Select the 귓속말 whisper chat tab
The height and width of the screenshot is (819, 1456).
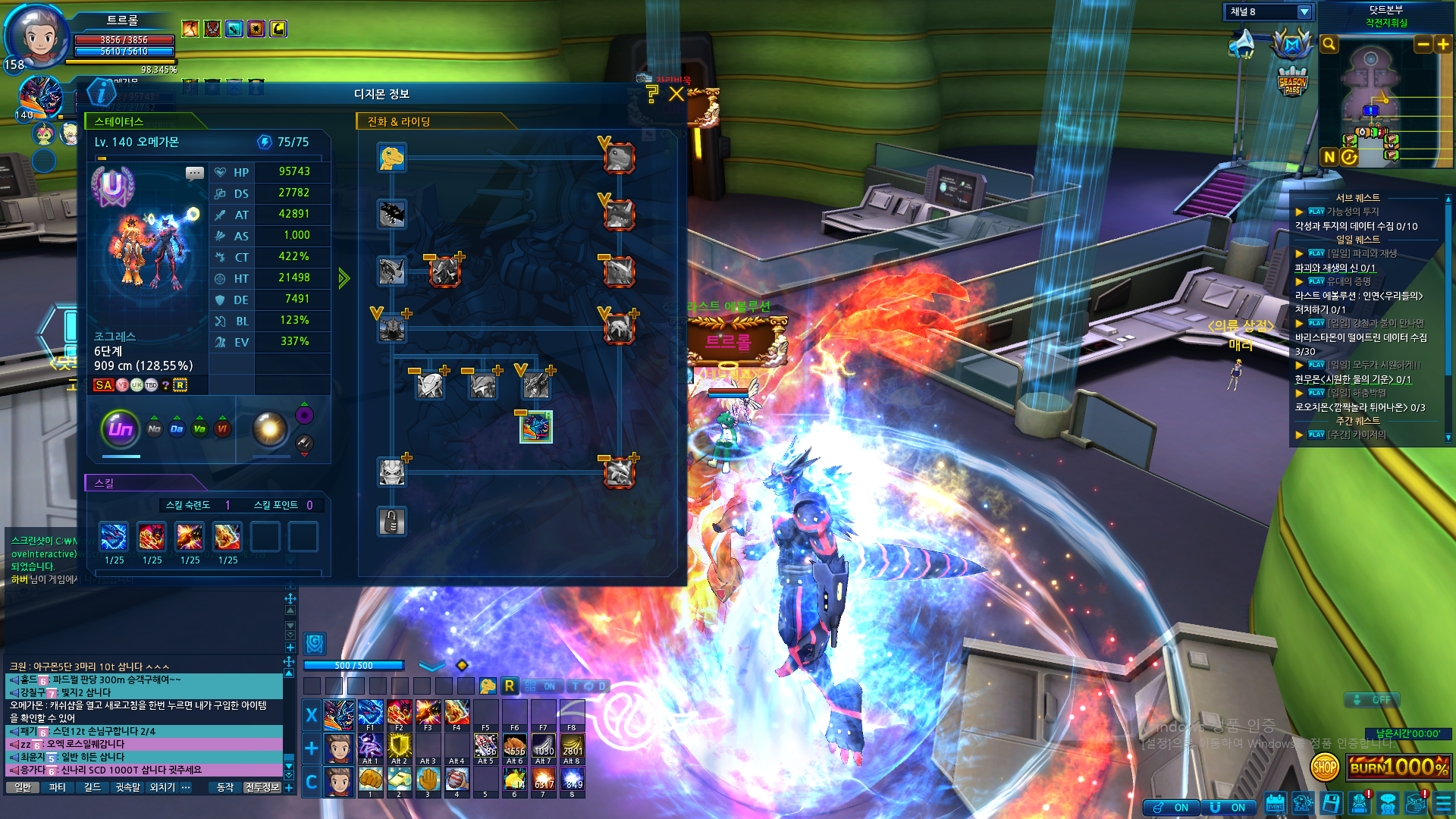(127, 788)
